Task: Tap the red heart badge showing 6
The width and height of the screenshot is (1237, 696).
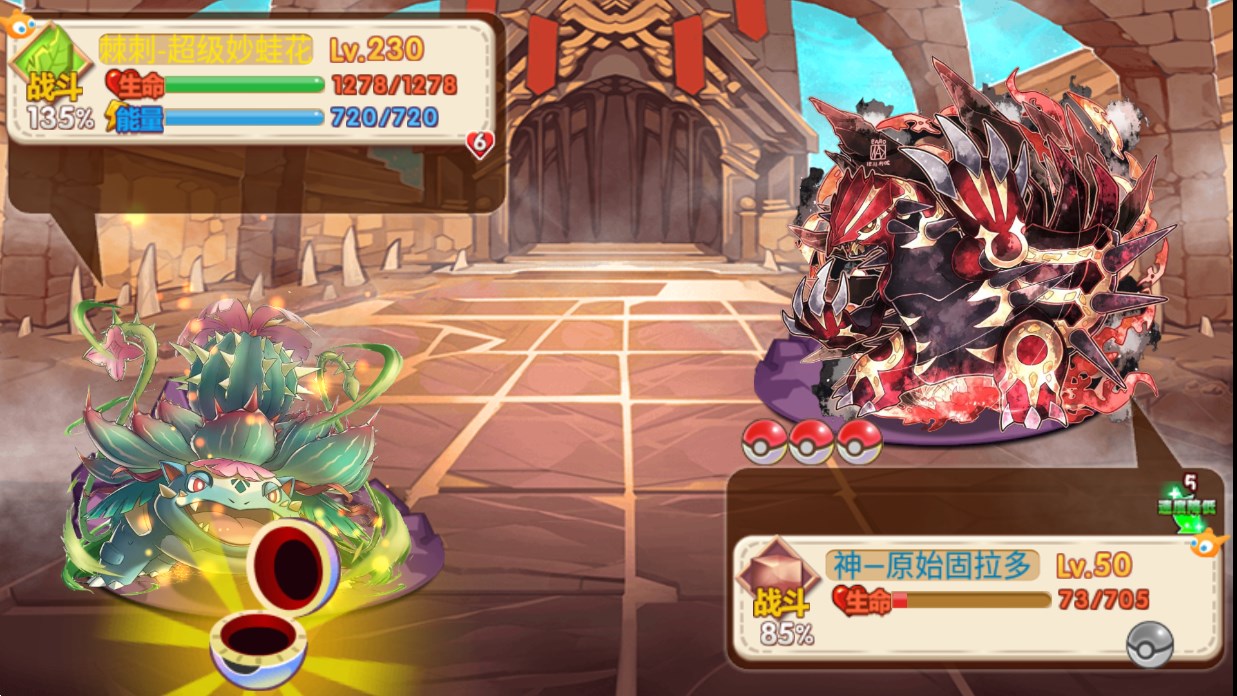Action: click(x=480, y=145)
